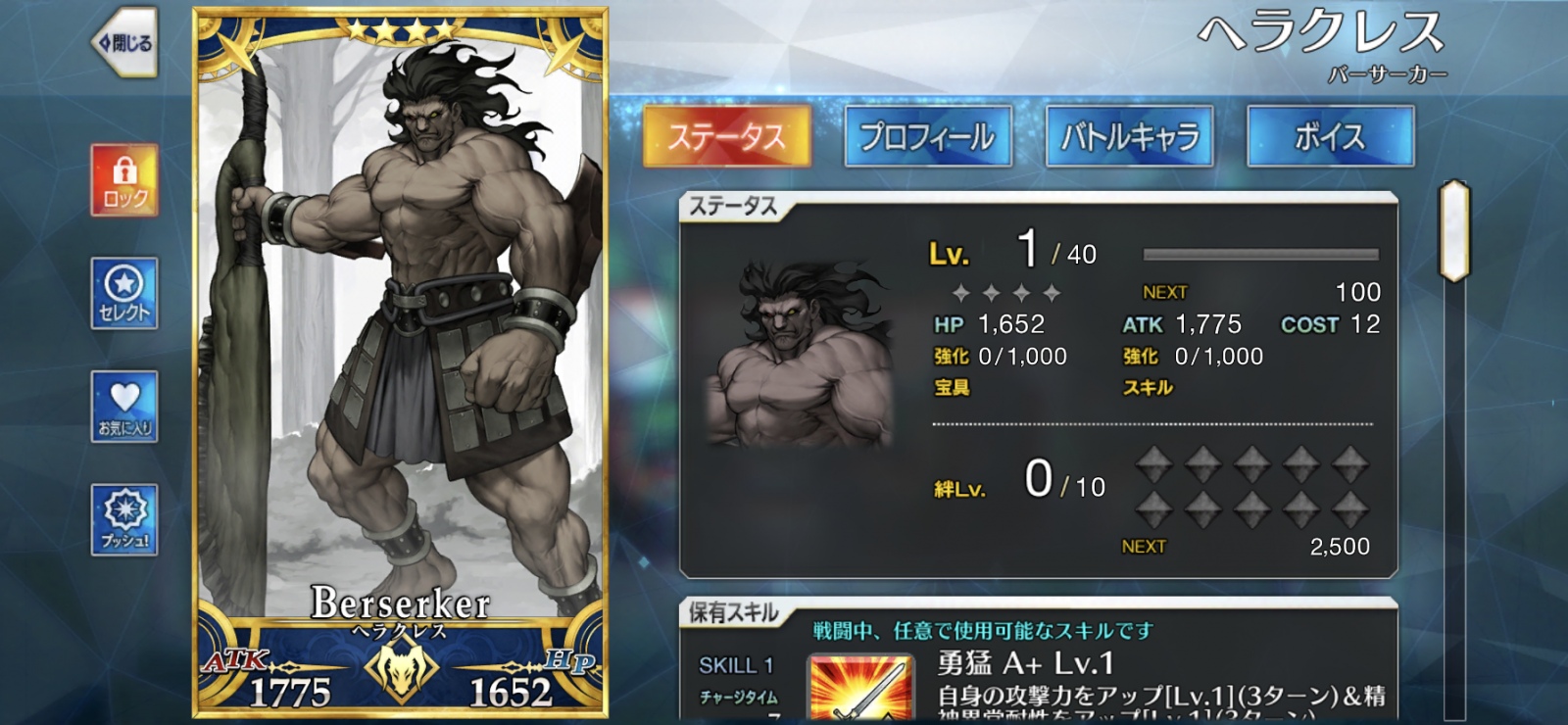Open the ボイス tab
Screen dimensions: 1568x725
(x=1331, y=137)
